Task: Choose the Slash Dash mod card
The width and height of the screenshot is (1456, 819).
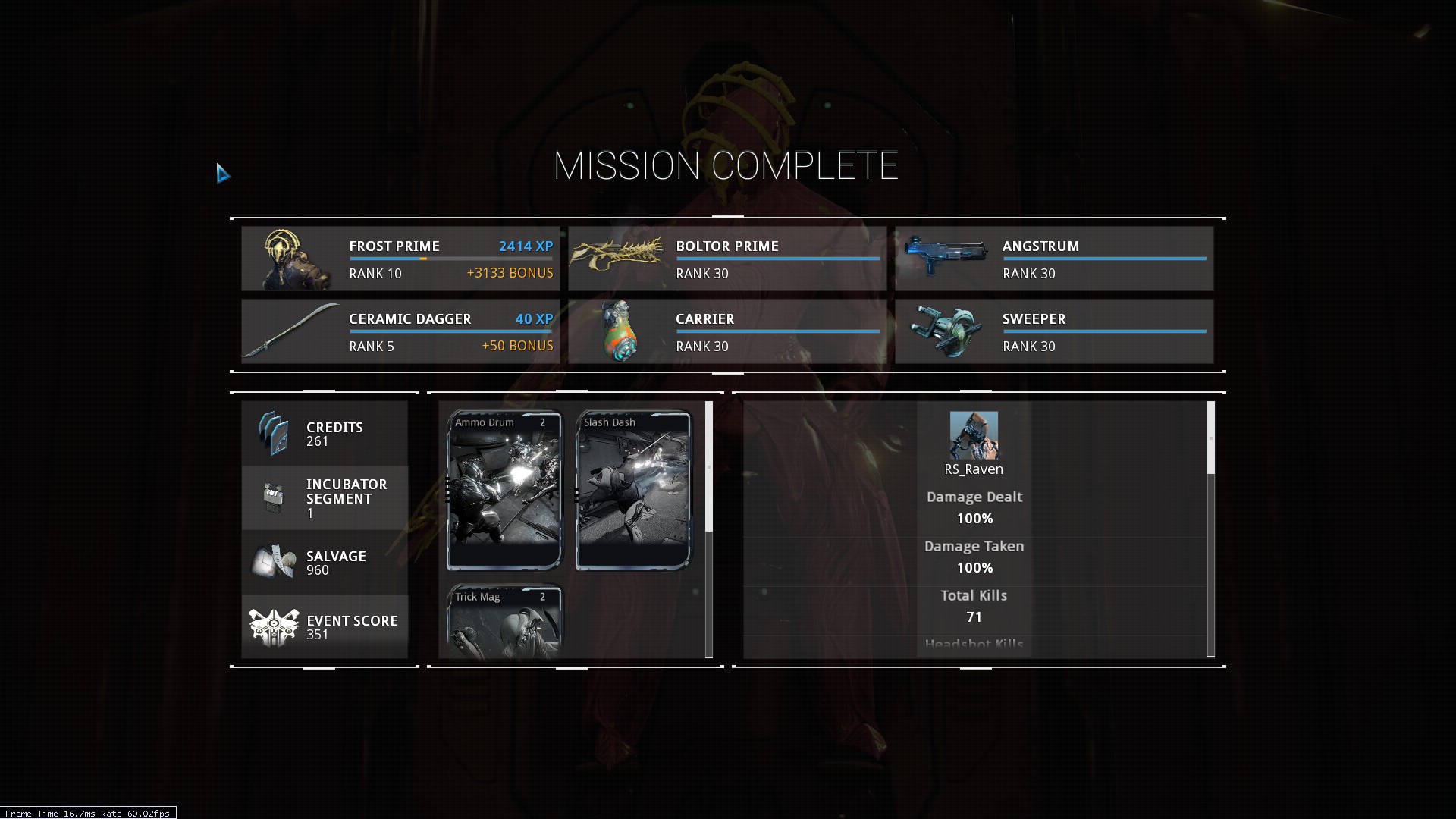Action: [633, 490]
